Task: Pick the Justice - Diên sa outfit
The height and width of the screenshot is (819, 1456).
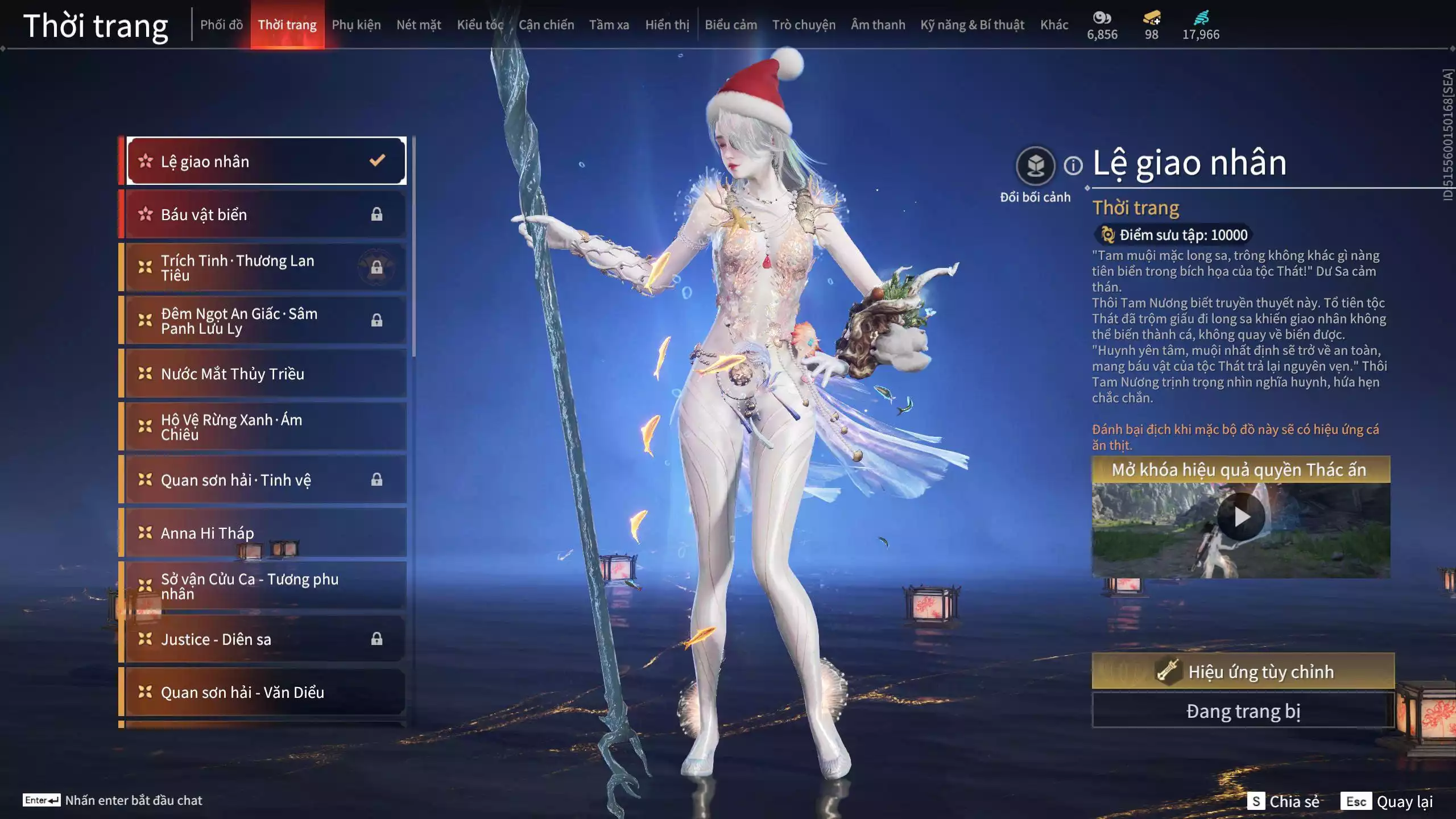Action: coord(265,639)
